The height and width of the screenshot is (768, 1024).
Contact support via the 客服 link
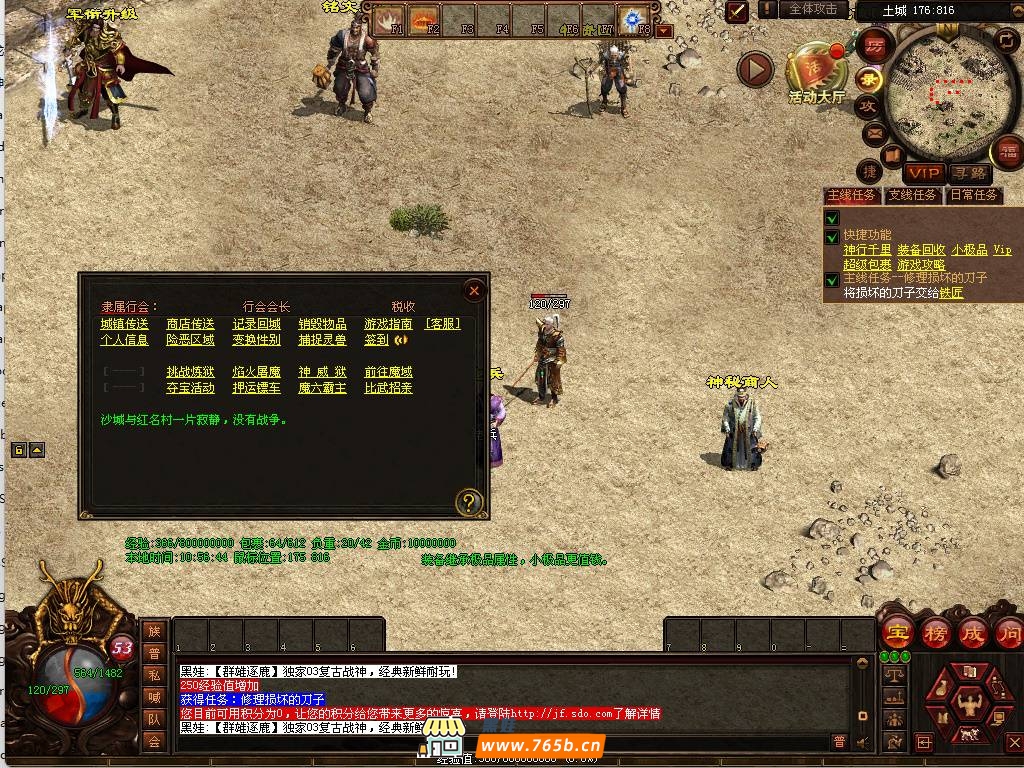tap(443, 324)
